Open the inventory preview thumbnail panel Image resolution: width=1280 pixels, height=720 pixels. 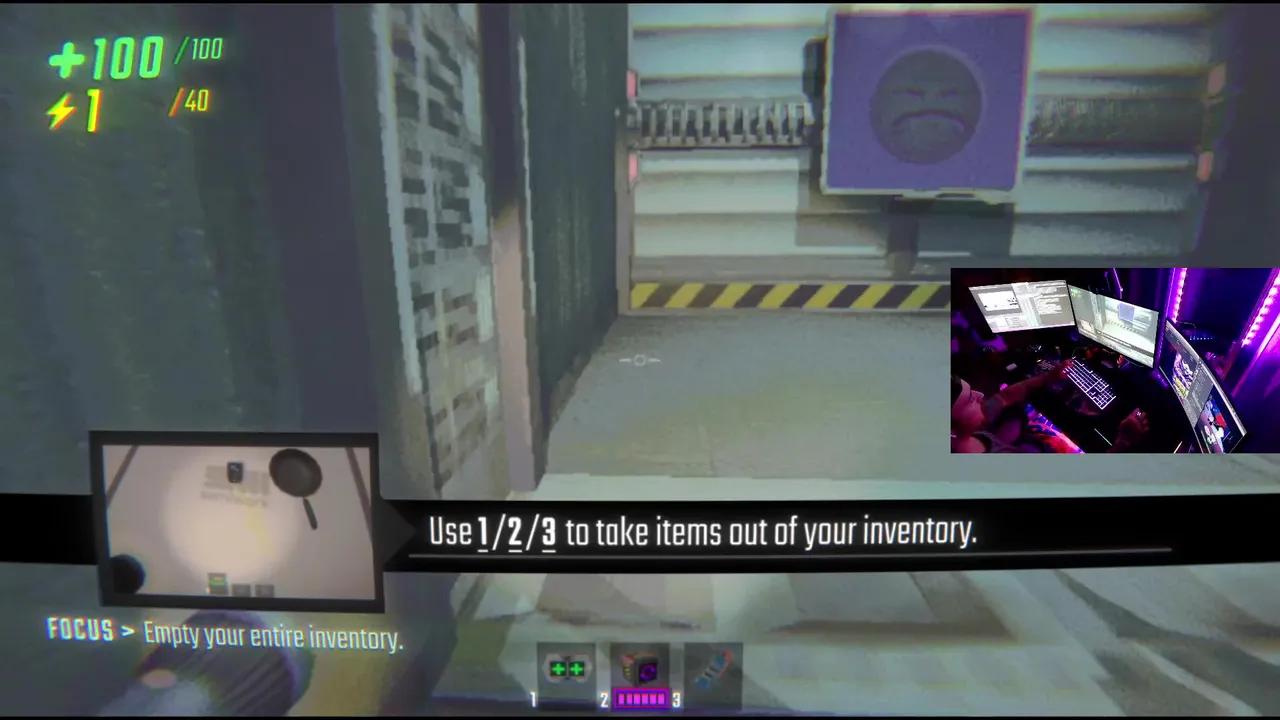click(x=233, y=520)
